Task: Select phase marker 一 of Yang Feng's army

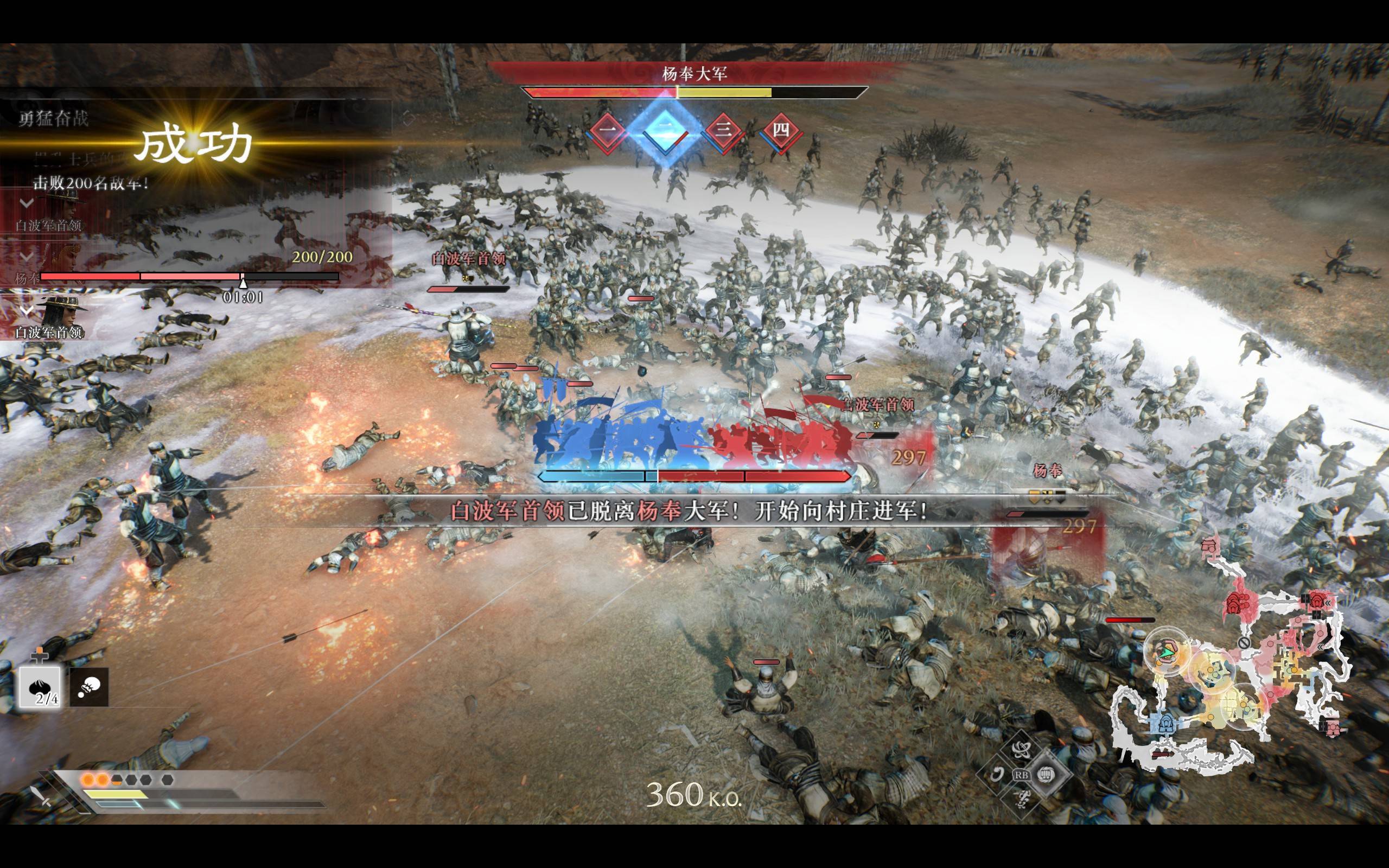Action: (x=607, y=131)
